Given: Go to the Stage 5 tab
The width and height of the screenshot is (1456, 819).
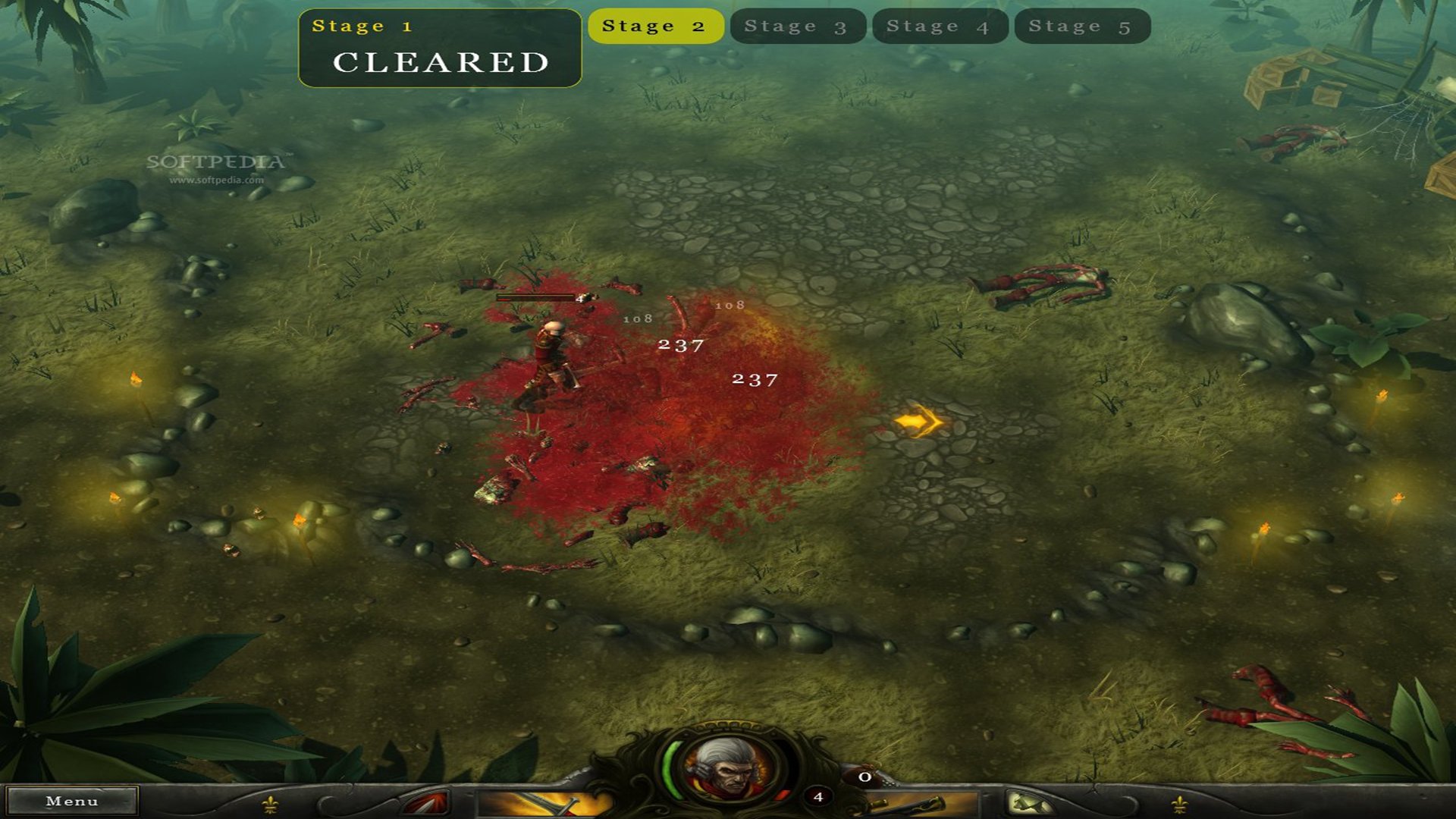Looking at the screenshot, I should click(1081, 27).
